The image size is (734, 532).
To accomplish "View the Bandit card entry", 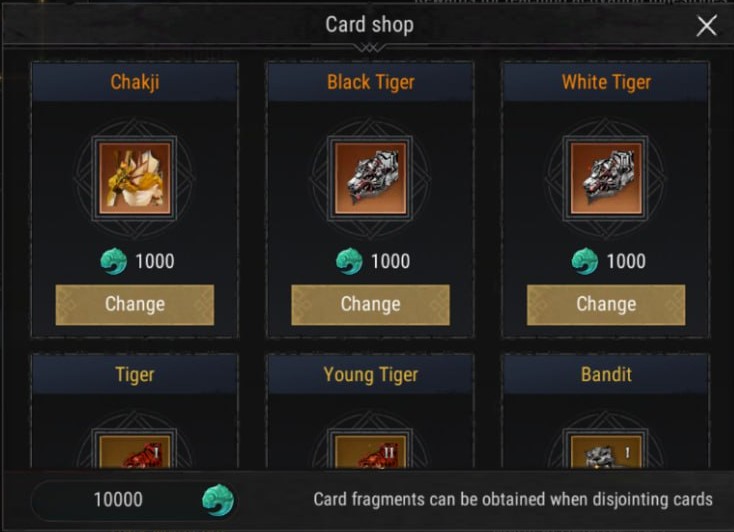I will pyautogui.click(x=606, y=450).
